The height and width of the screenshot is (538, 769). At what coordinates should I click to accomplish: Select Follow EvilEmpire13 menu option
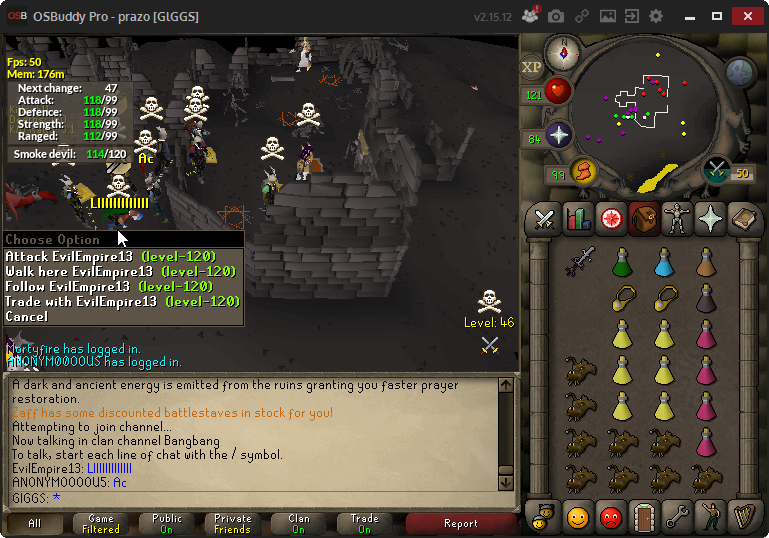pyautogui.click(x=80, y=287)
